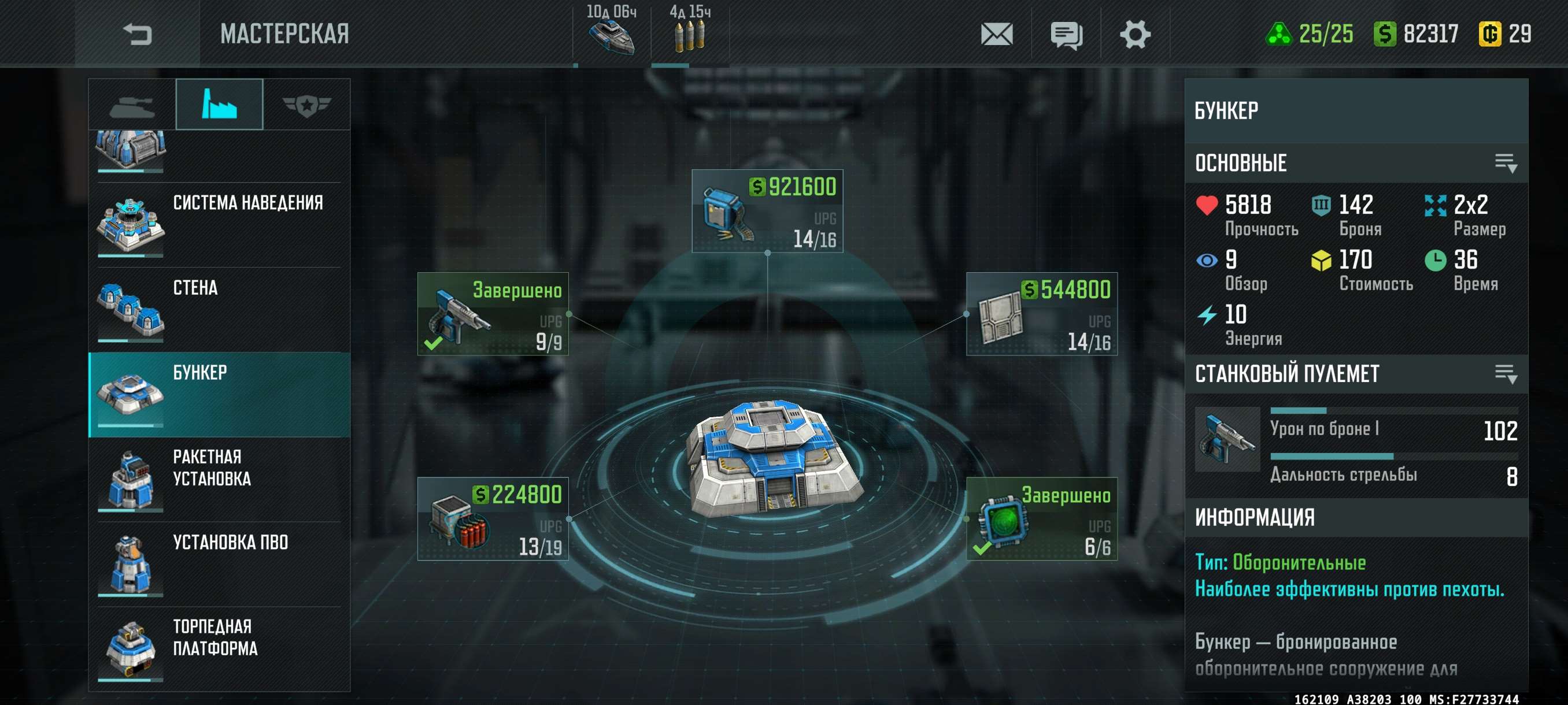The image size is (1568, 705).
Task: Select Система наведения in the building list
Action: (x=219, y=224)
